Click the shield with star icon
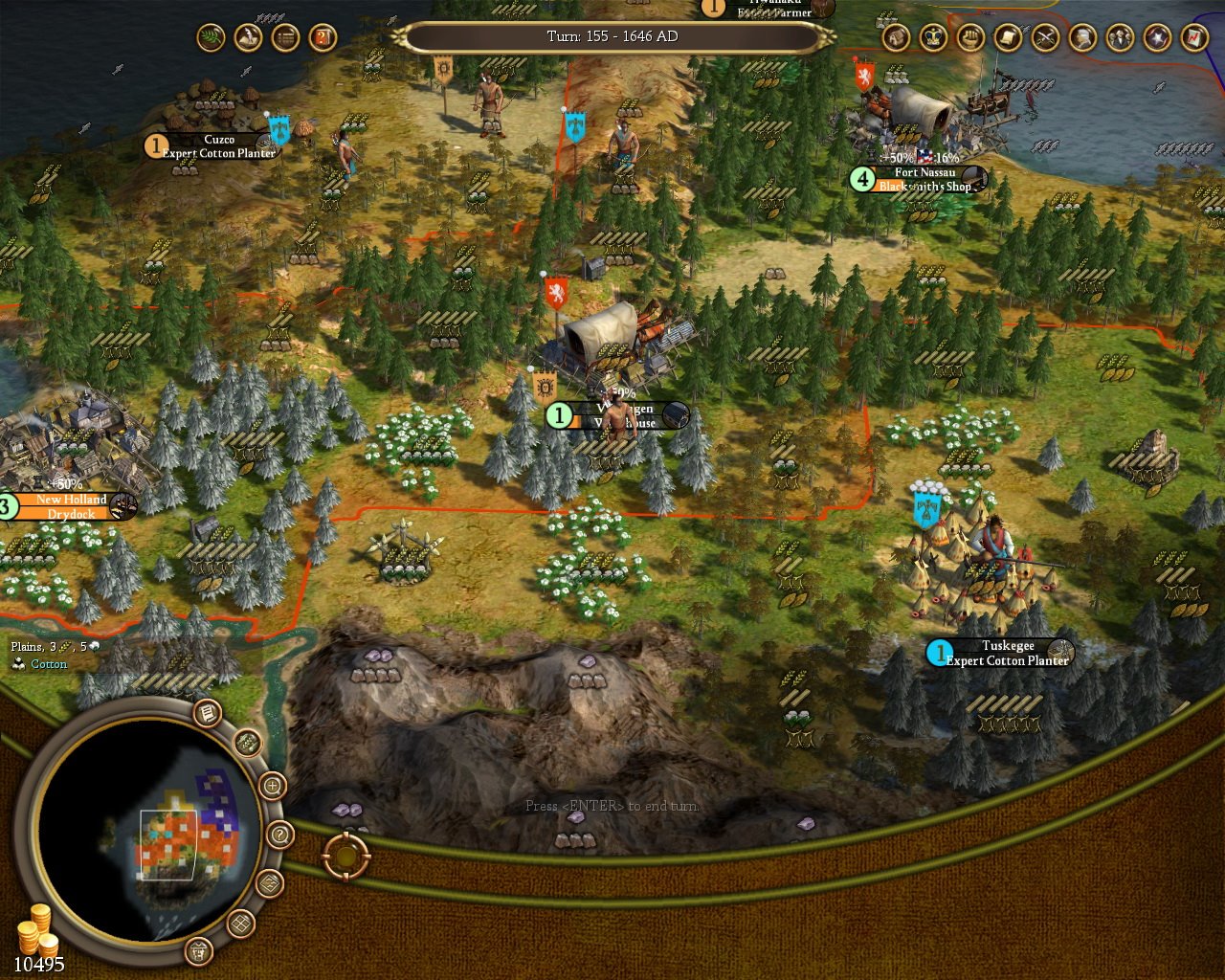This screenshot has height=980, width=1225. [x=1157, y=38]
